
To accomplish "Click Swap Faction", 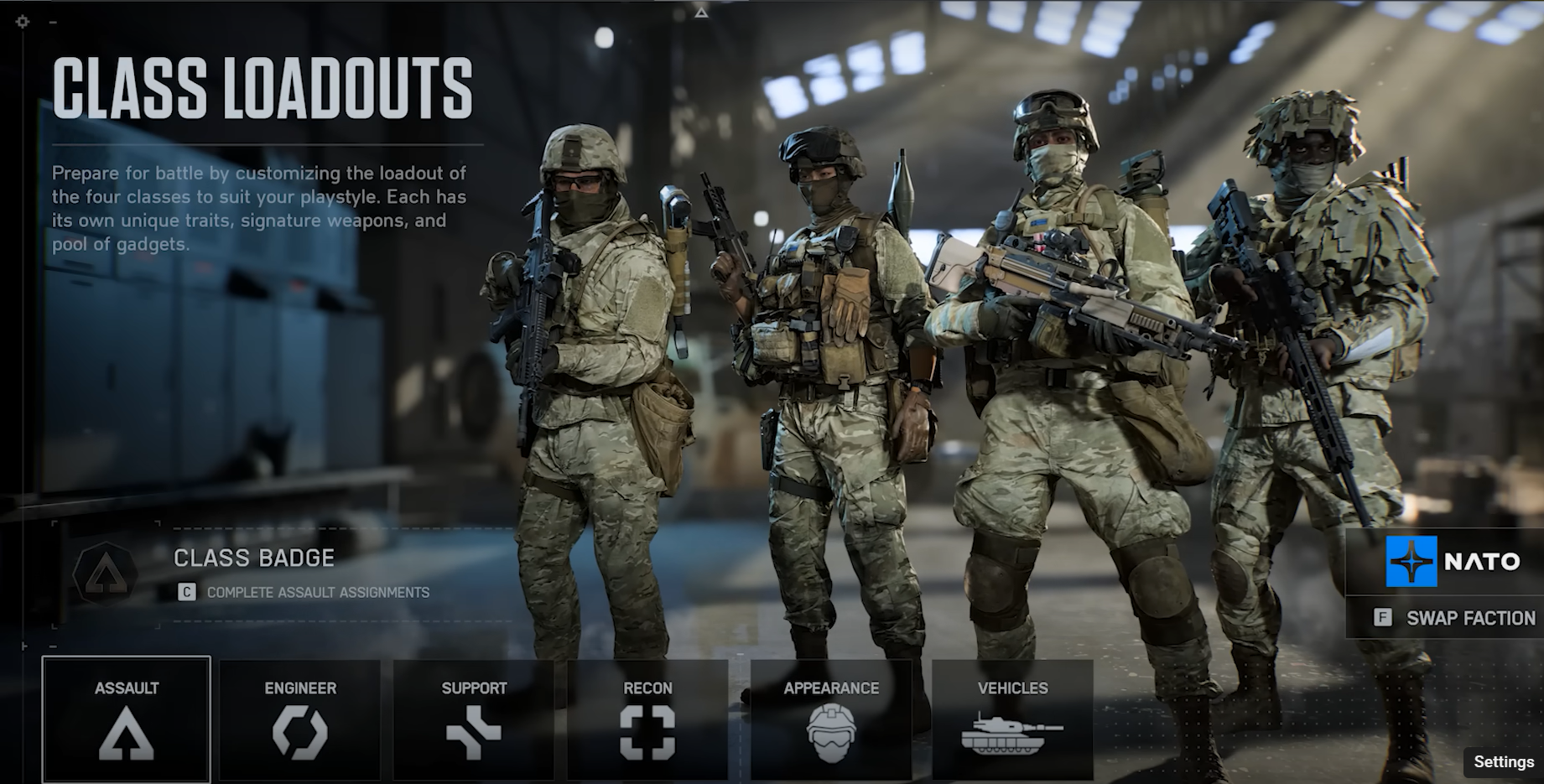I will pos(1469,618).
